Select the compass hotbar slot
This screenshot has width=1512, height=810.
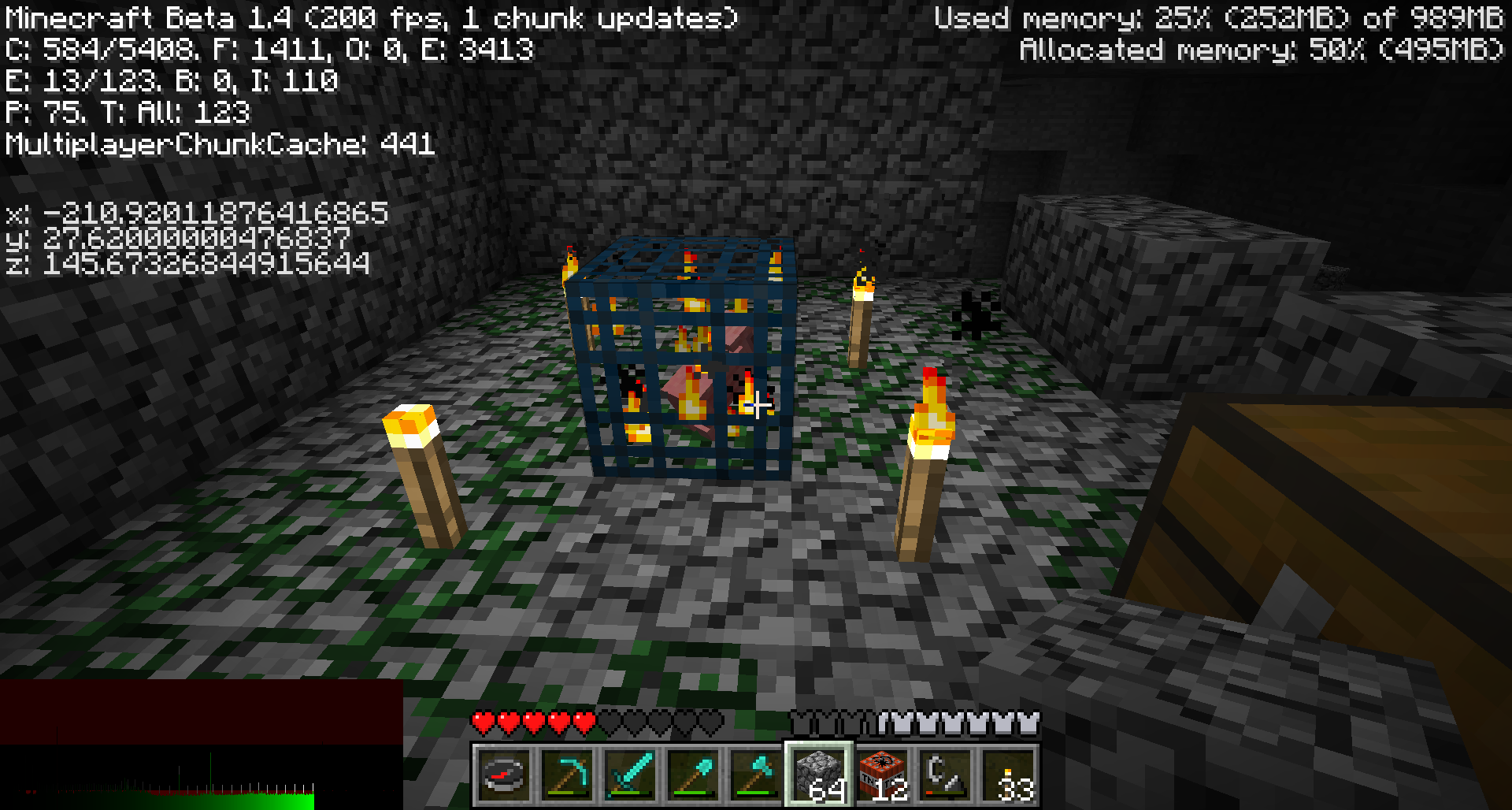(x=504, y=775)
